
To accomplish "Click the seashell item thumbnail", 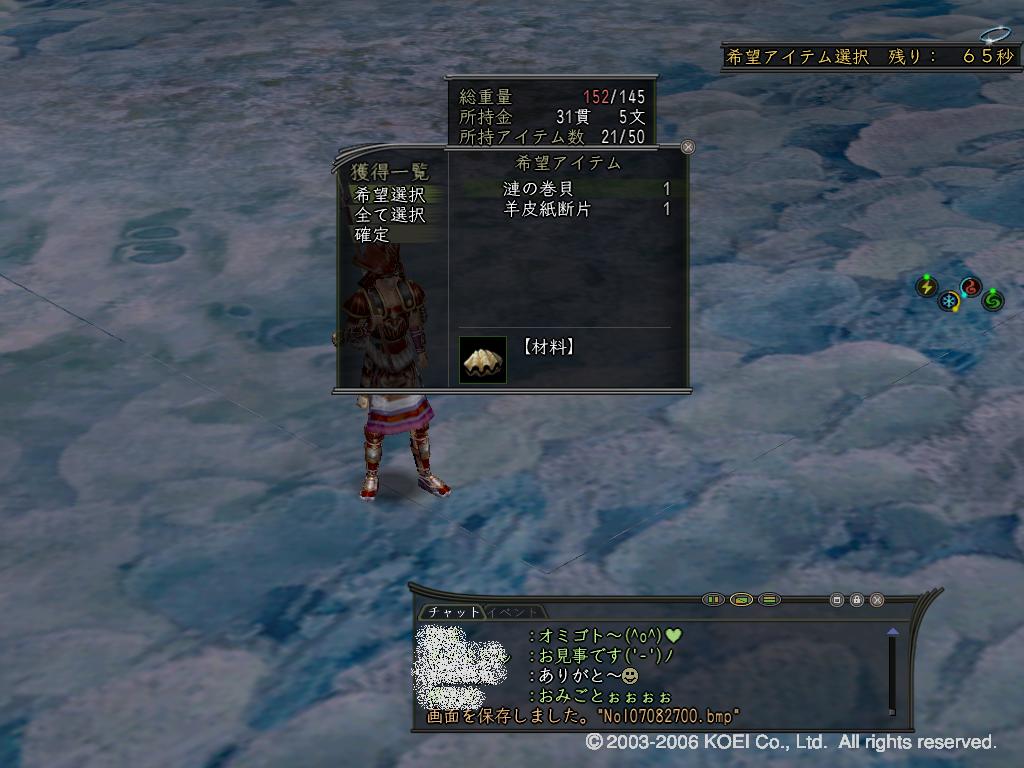I will tap(482, 359).
